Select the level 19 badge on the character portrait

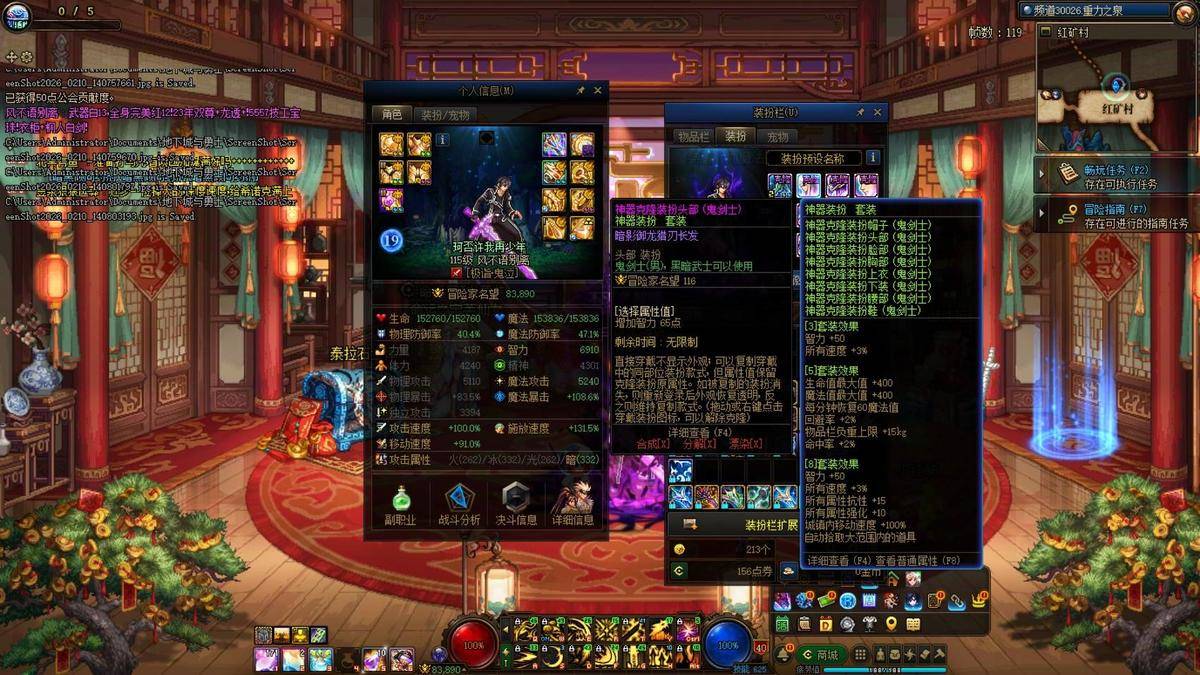(391, 239)
